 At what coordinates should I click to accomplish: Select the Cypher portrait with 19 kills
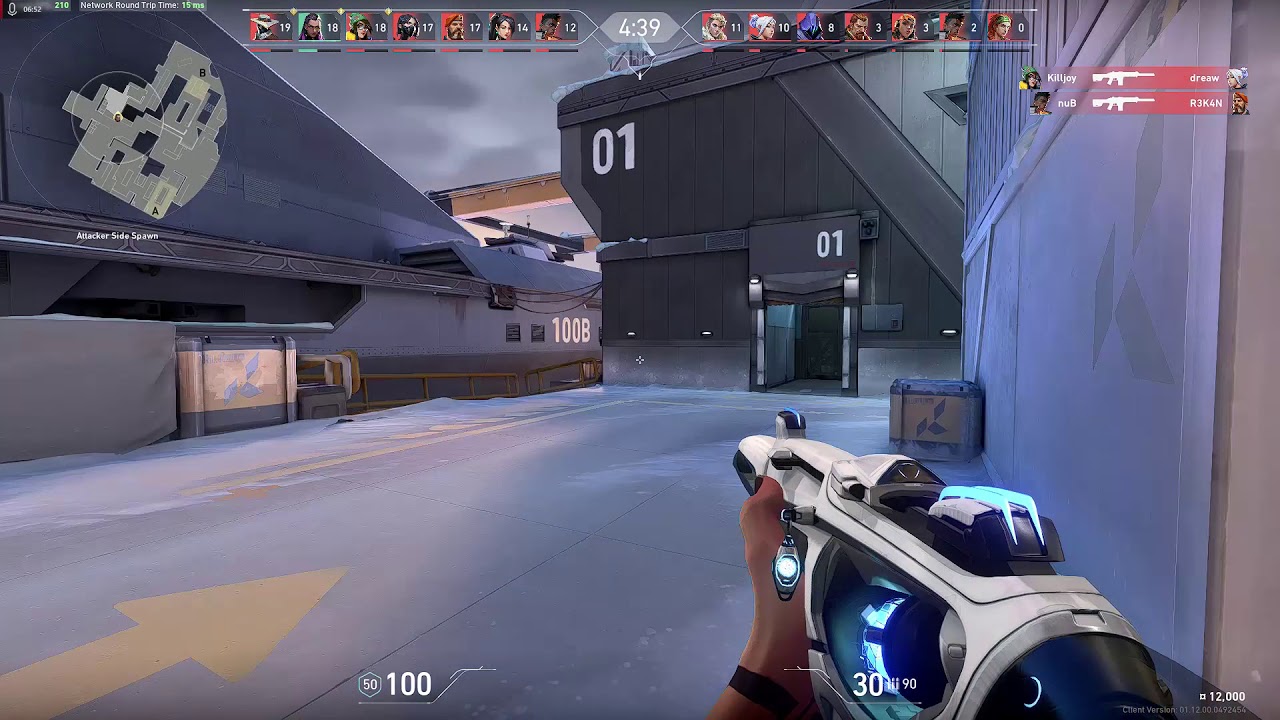tap(263, 27)
